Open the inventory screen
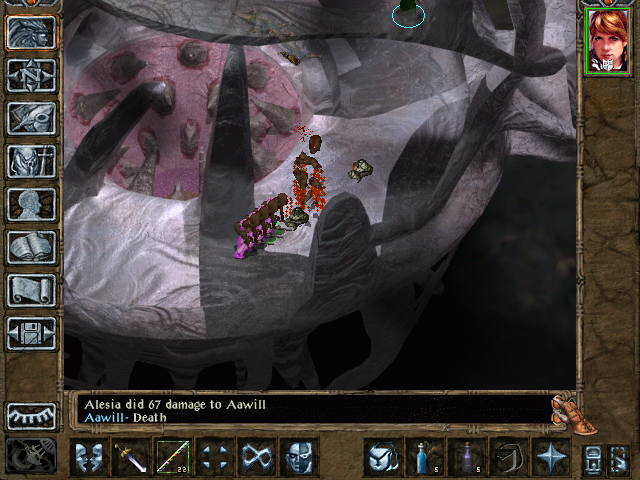 pos(31,161)
